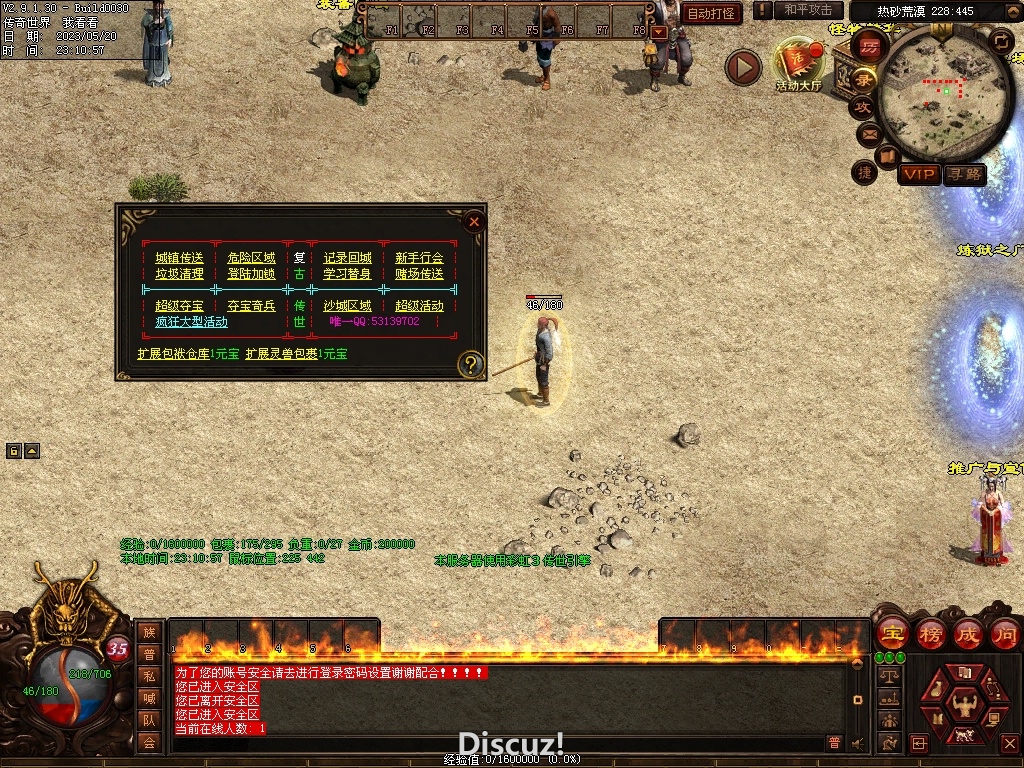Choose the 城镇传送 town teleport link
The width and height of the screenshot is (1024, 768).
[179, 258]
